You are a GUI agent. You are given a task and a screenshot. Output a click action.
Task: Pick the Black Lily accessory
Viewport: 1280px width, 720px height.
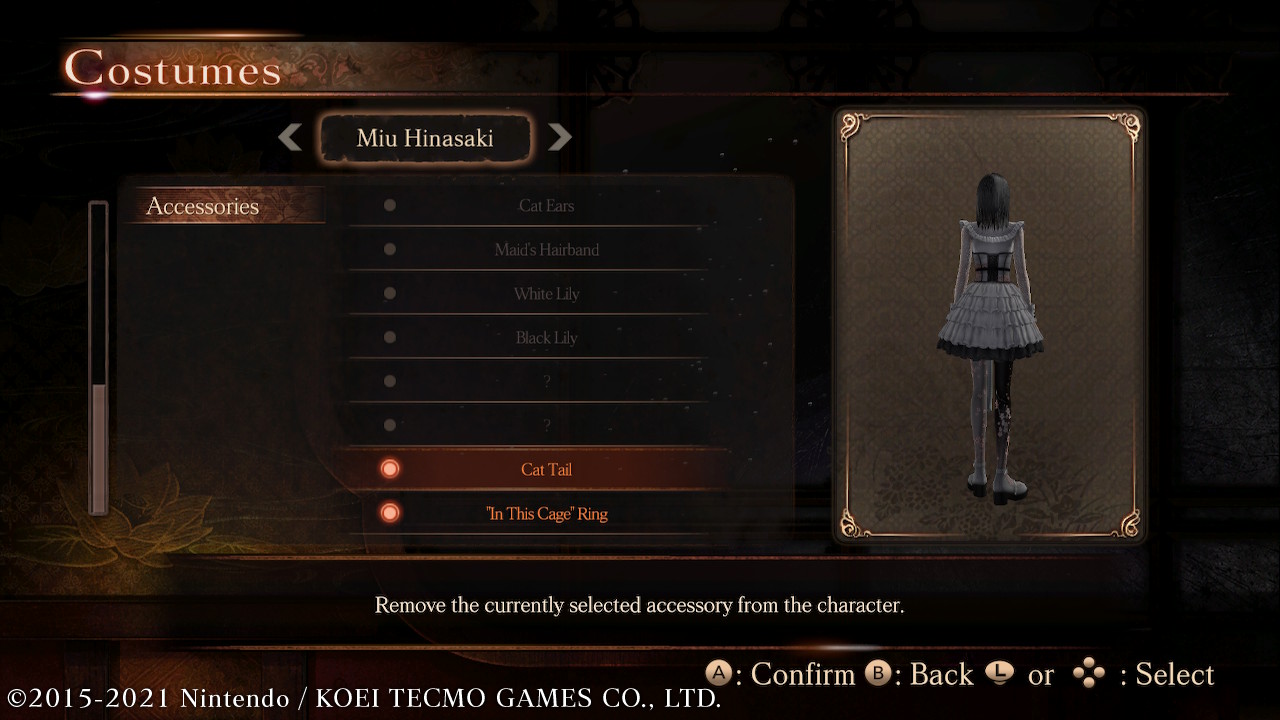tap(546, 338)
